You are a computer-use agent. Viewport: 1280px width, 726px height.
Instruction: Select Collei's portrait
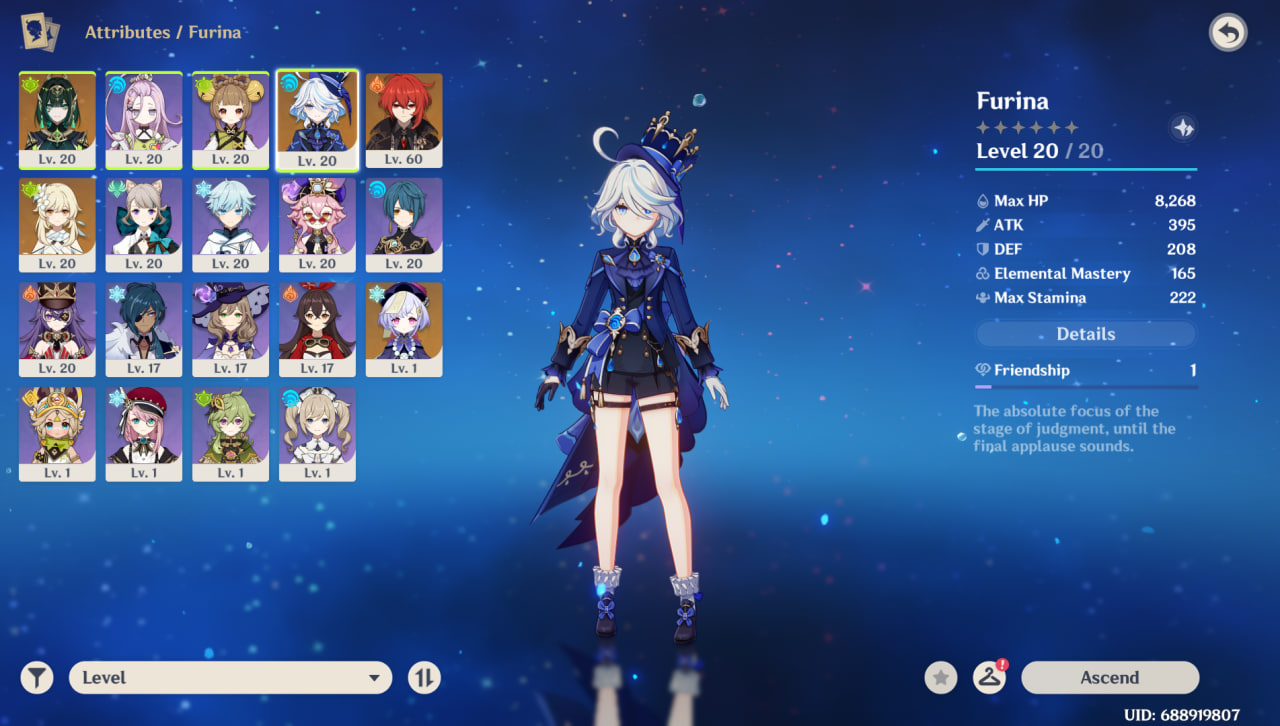(230, 434)
